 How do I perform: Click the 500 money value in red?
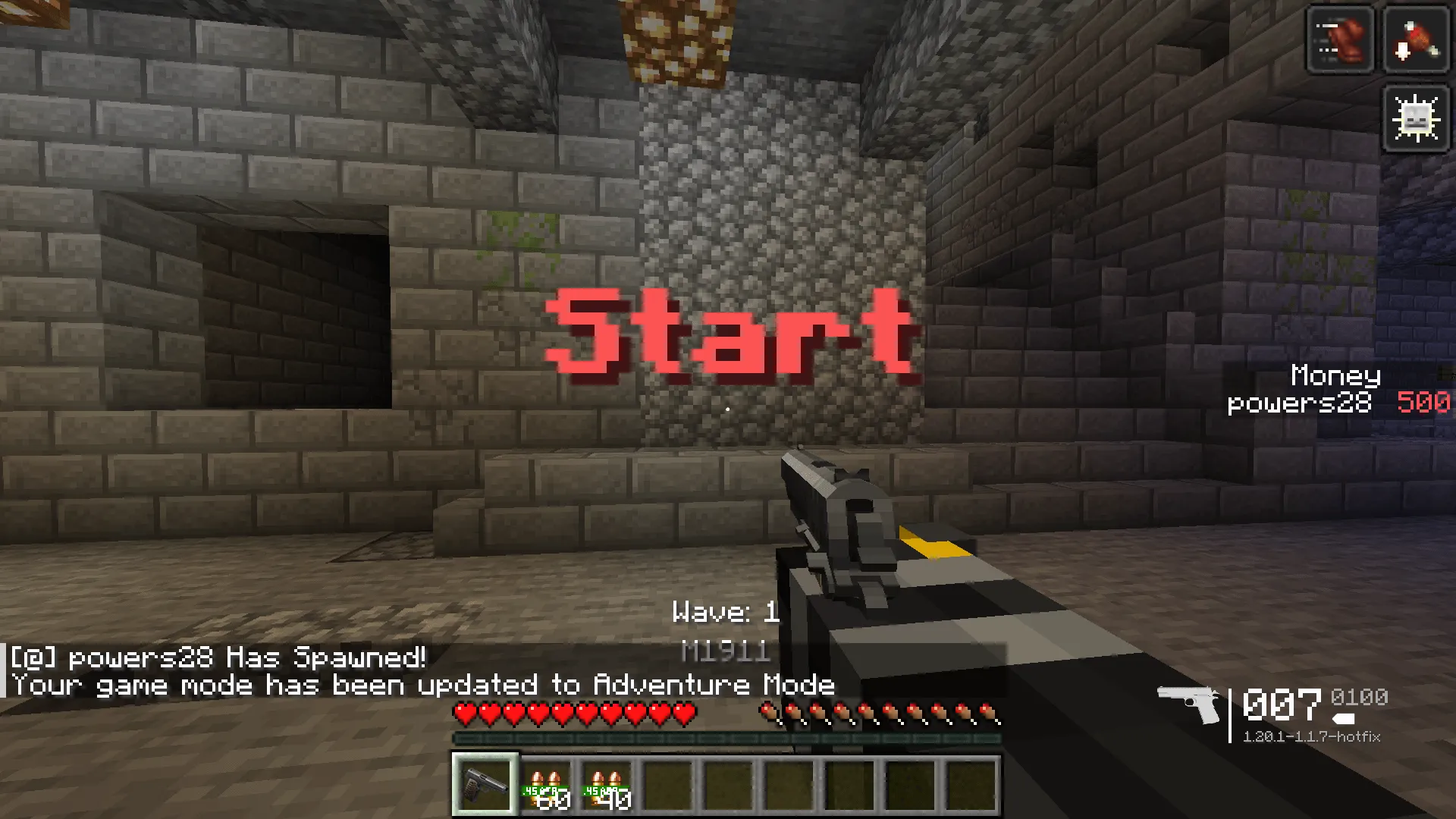point(1423,403)
